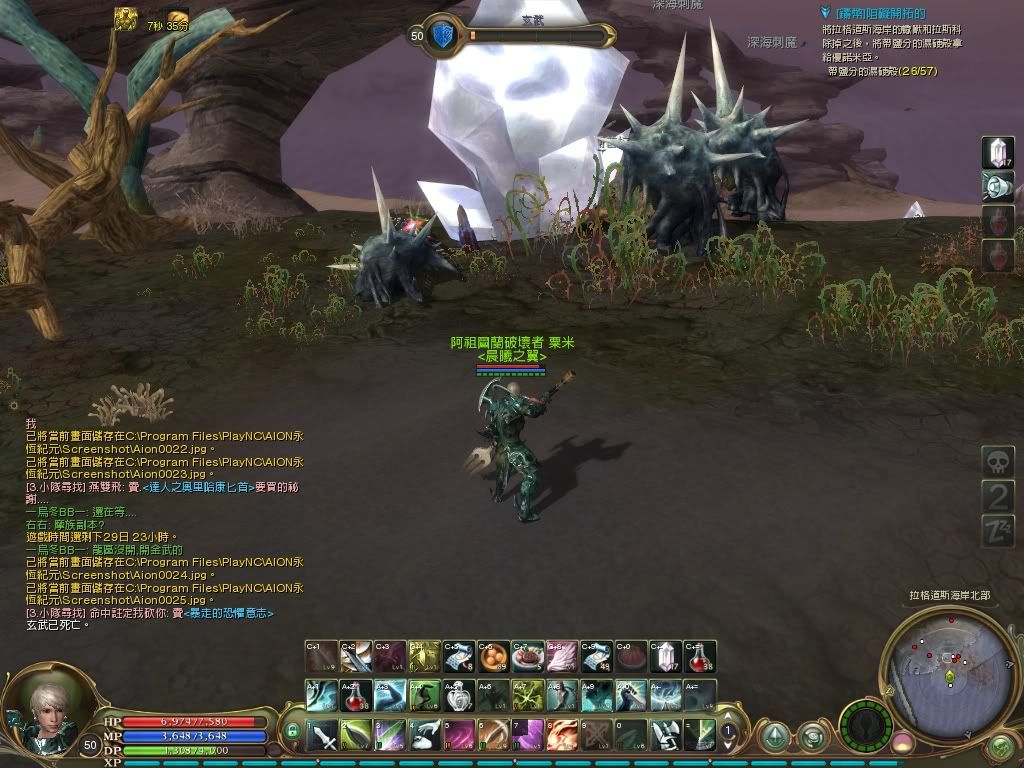
Task: Select the shield target icon at top
Action: pyautogui.click(x=443, y=35)
